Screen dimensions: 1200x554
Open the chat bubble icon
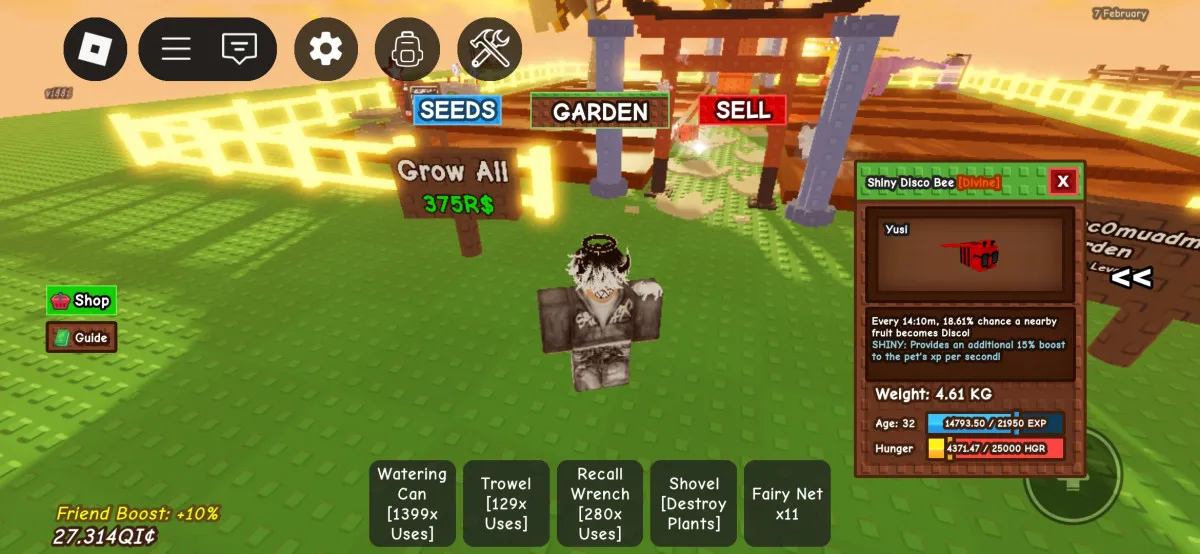coord(239,48)
